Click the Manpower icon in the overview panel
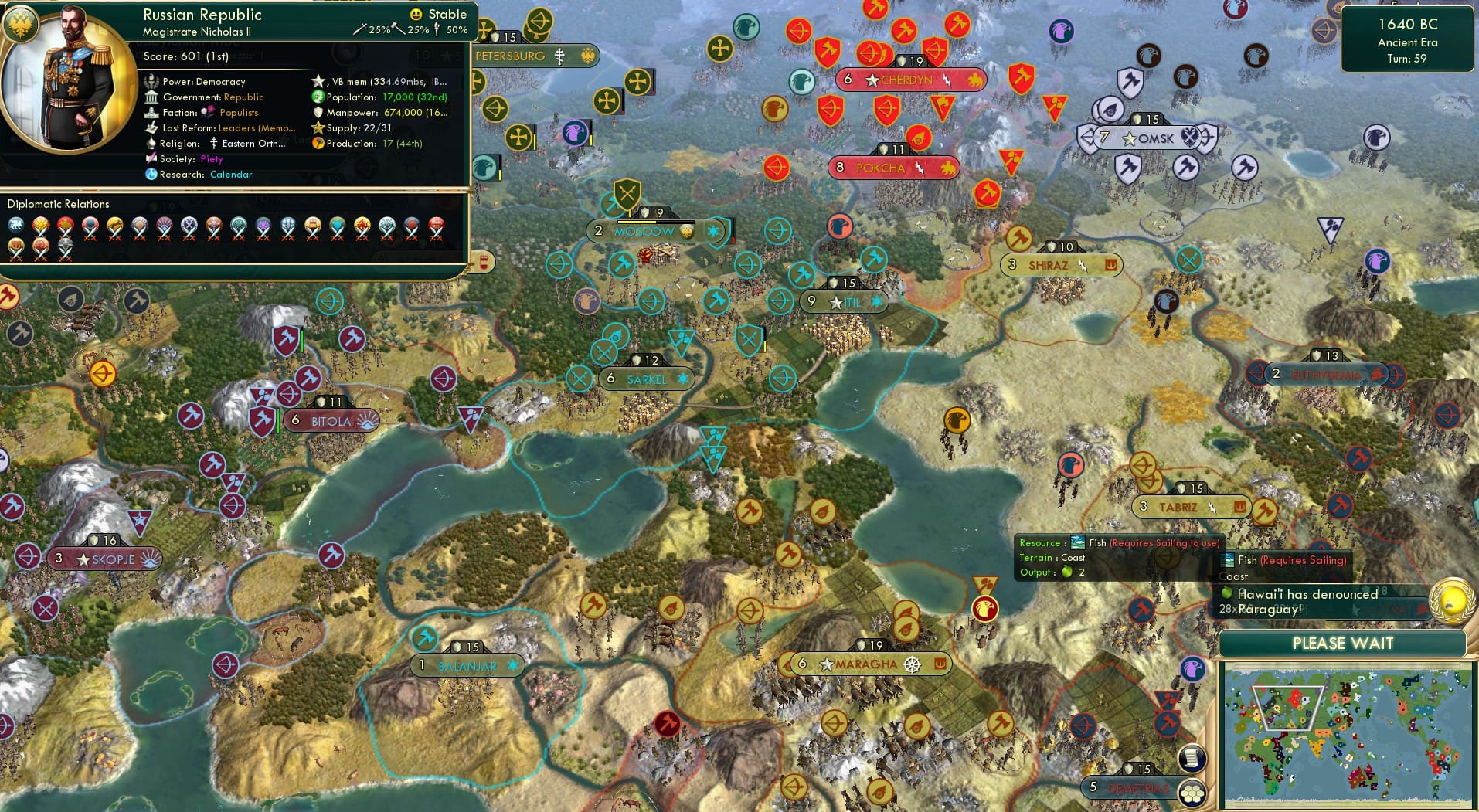1479x812 pixels. click(318, 113)
